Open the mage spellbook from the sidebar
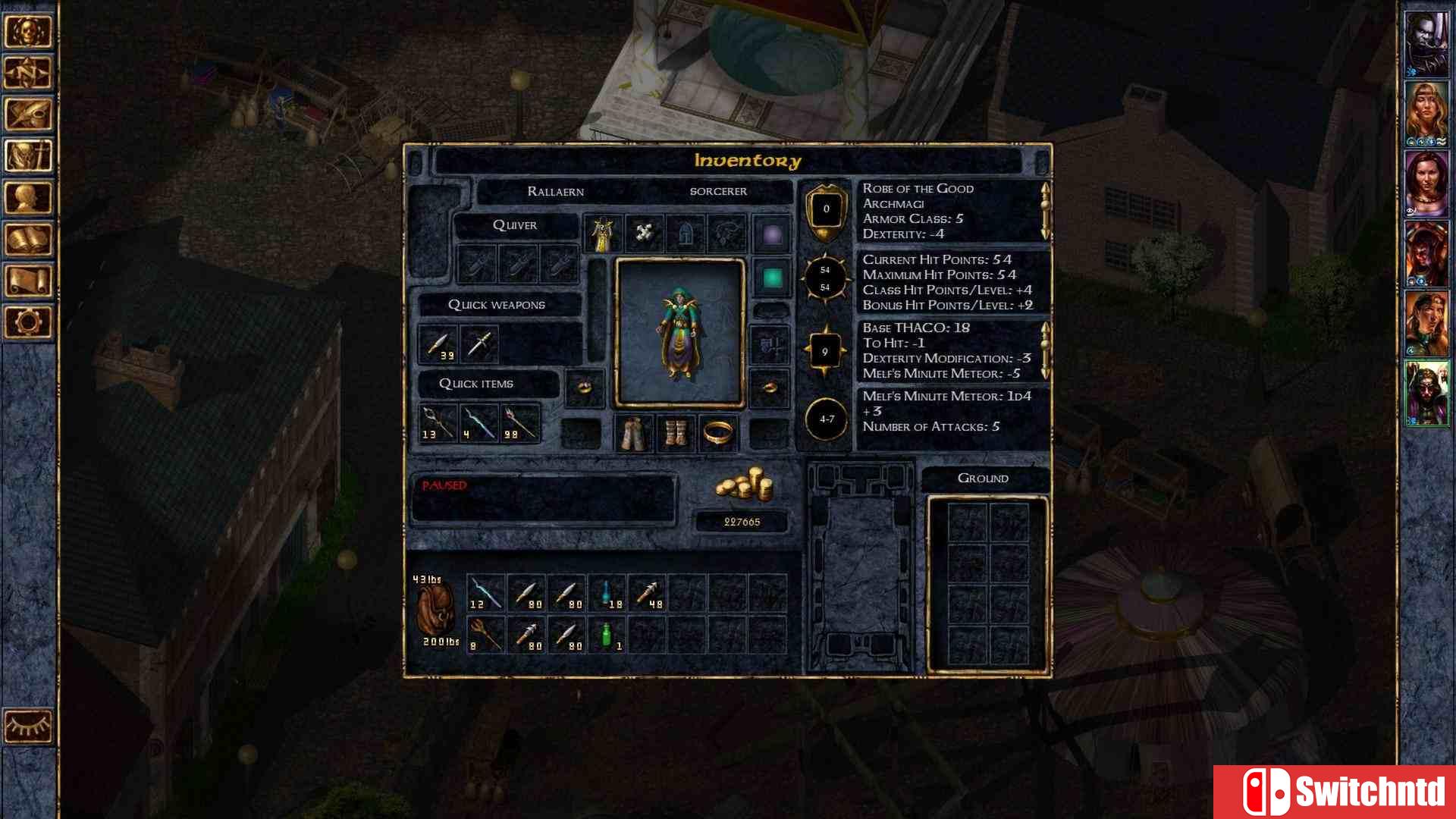This screenshot has width=1456, height=819. tap(29, 241)
